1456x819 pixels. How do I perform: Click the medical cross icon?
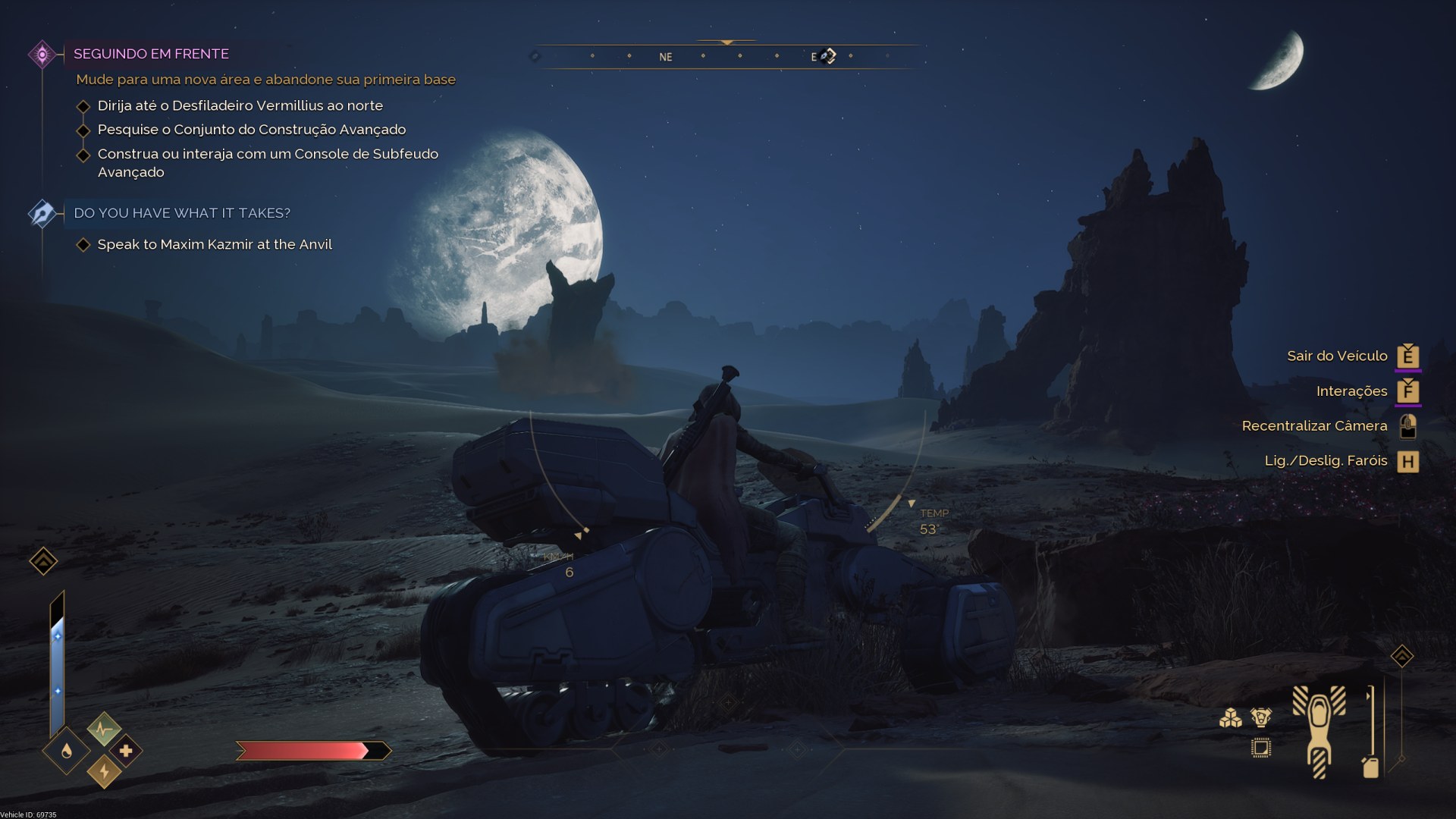click(126, 751)
